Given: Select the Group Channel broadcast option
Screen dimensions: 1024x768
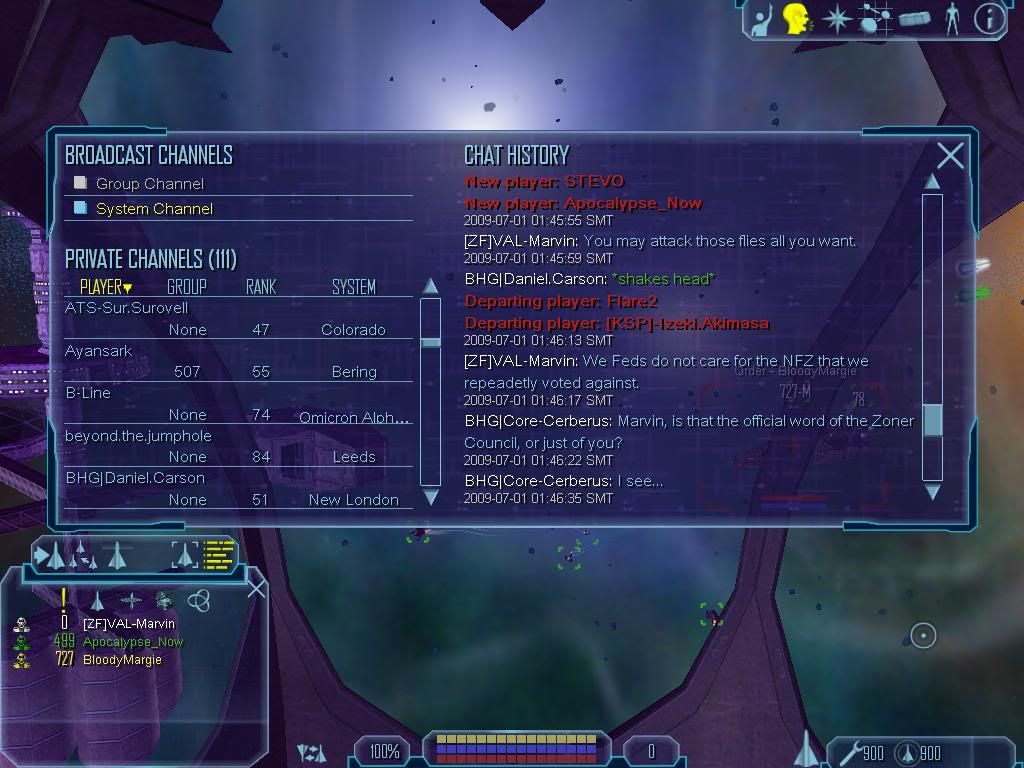Looking at the screenshot, I should coord(149,184).
